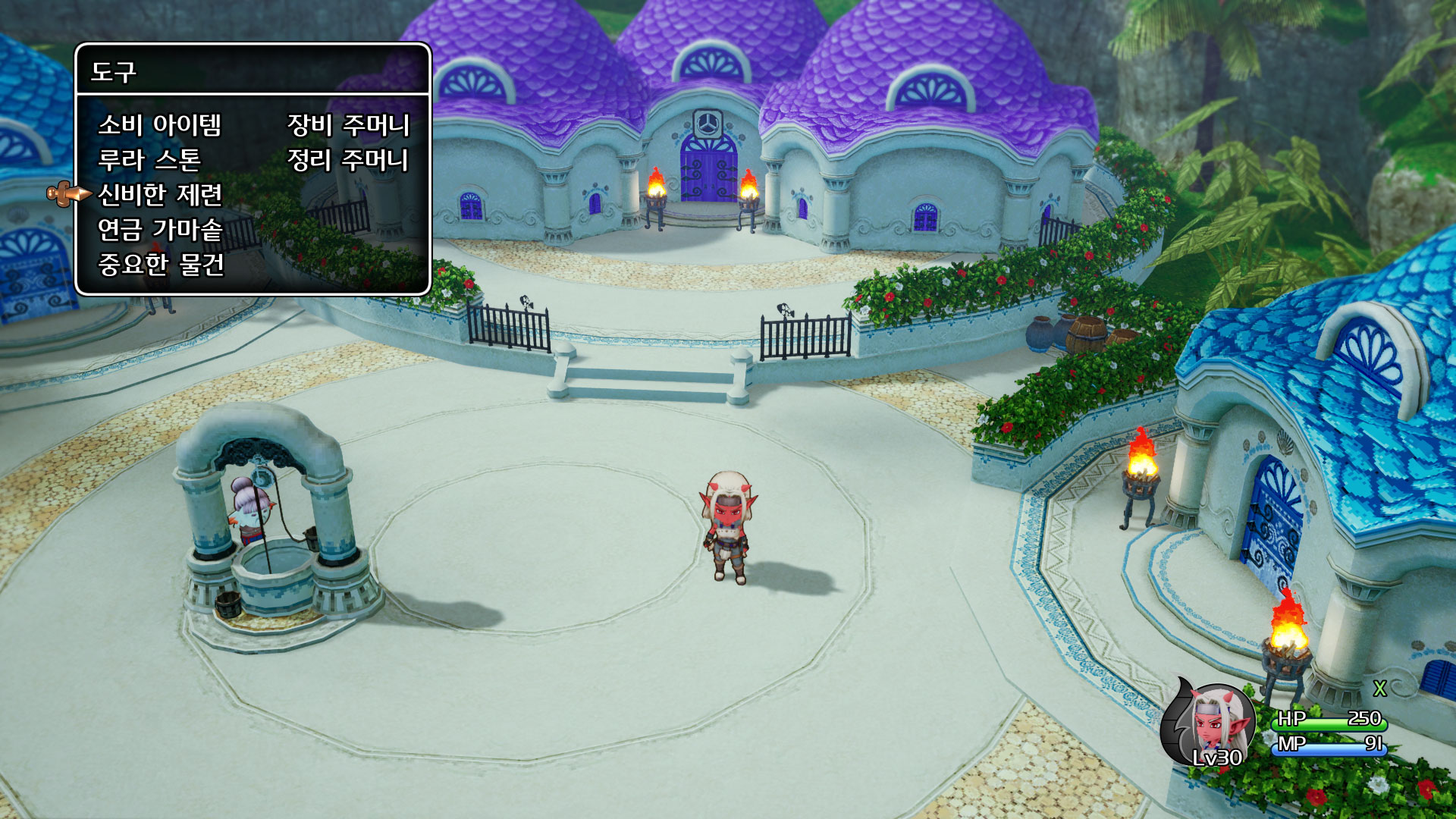This screenshot has width=1456, height=819.
Task: Choose the 신비한 제련 option
Action: pyautogui.click(x=160, y=195)
